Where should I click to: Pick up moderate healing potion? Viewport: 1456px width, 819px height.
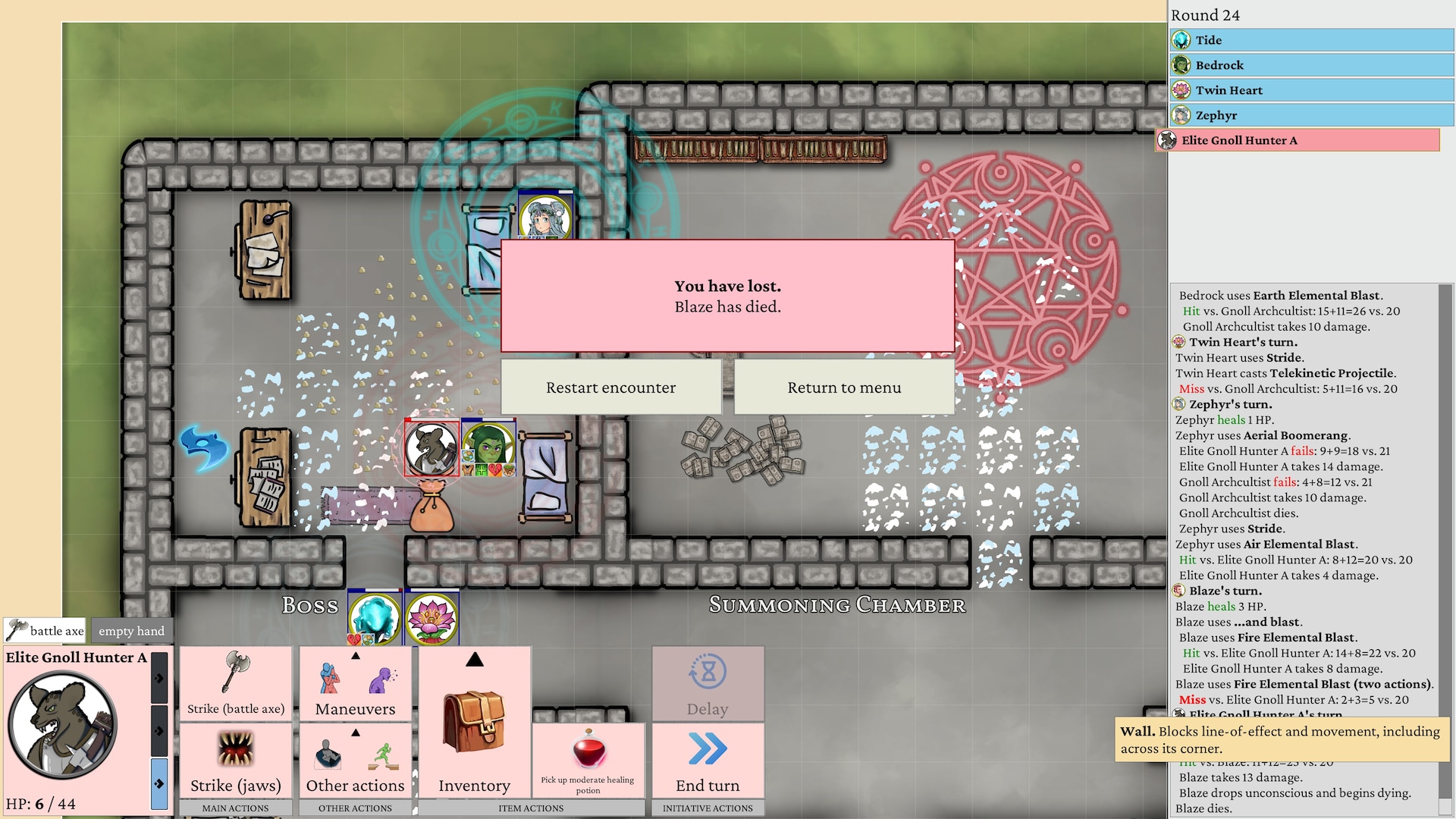(588, 760)
